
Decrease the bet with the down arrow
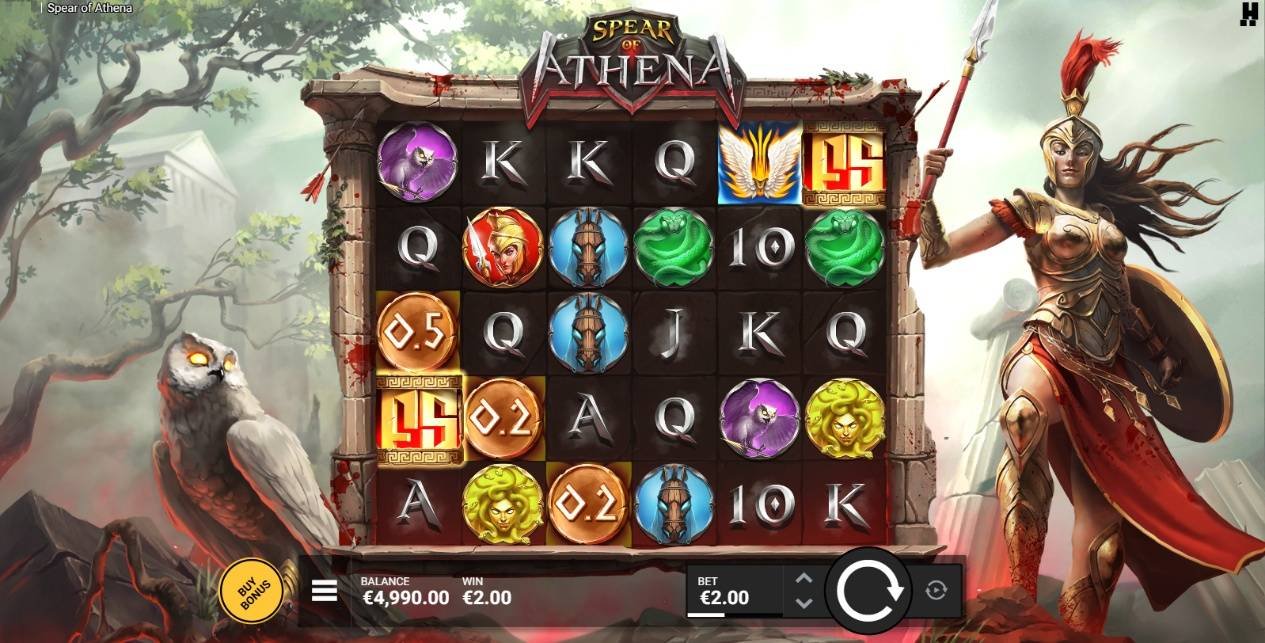(x=803, y=603)
